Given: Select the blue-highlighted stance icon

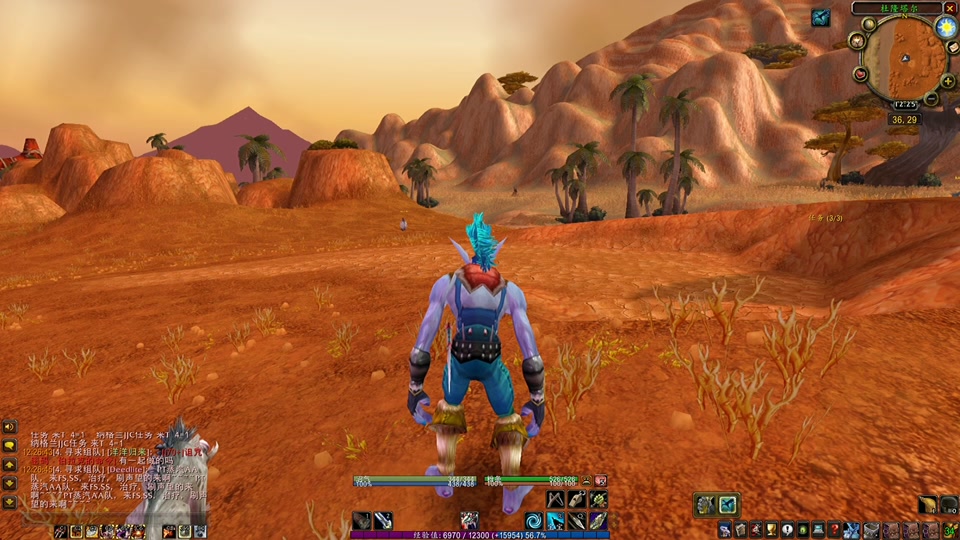Looking at the screenshot, I should [728, 505].
